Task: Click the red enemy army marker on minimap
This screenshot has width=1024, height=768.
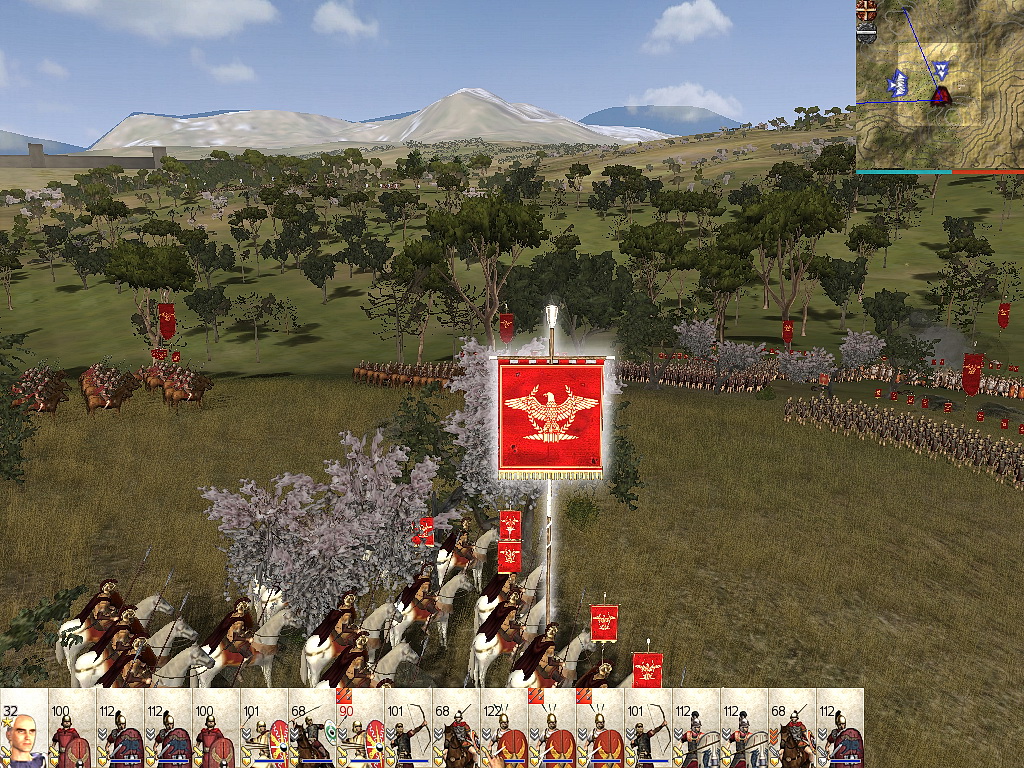Action: pyautogui.click(x=940, y=95)
